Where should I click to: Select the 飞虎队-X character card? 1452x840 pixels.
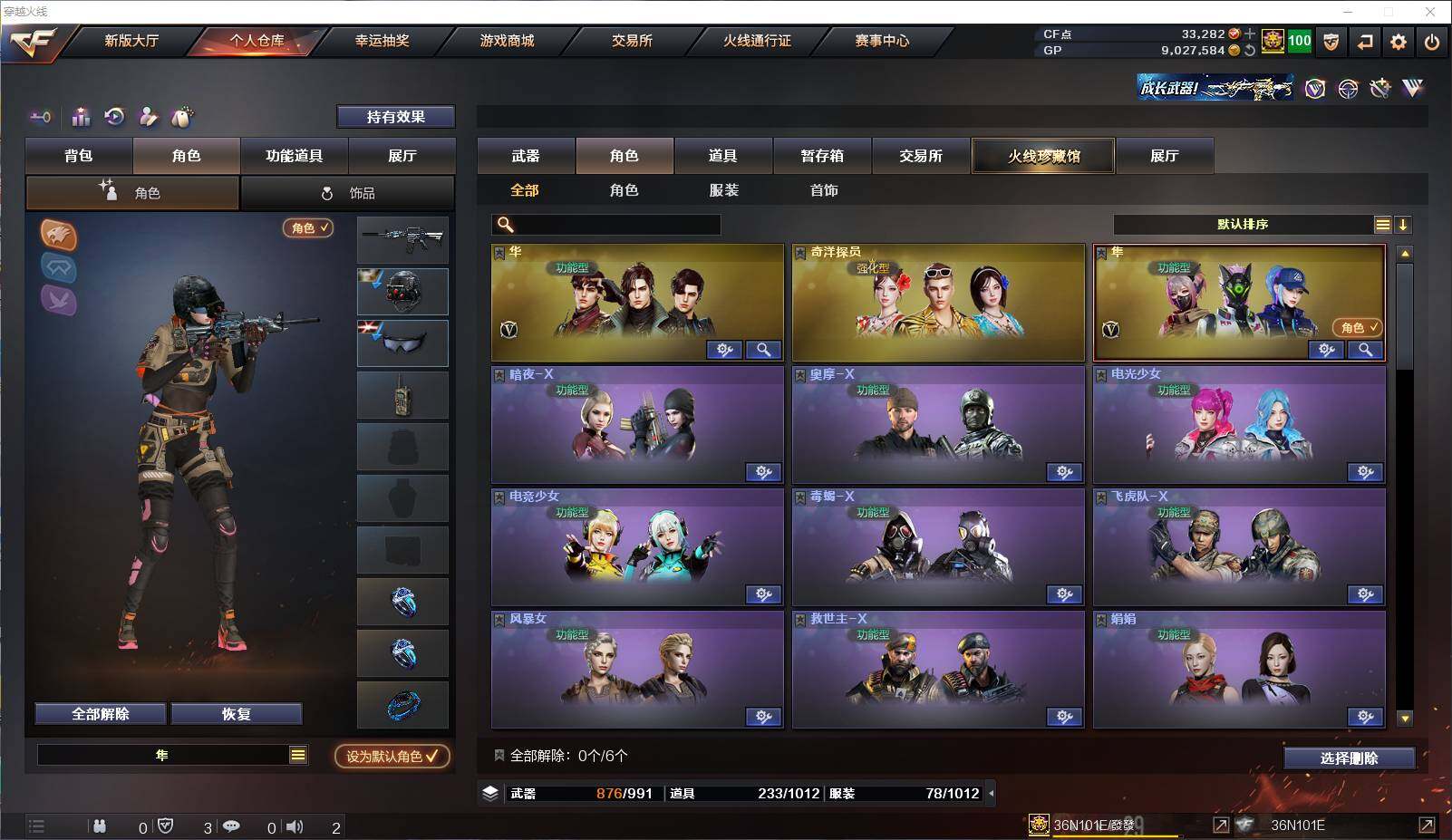[x=1238, y=546]
